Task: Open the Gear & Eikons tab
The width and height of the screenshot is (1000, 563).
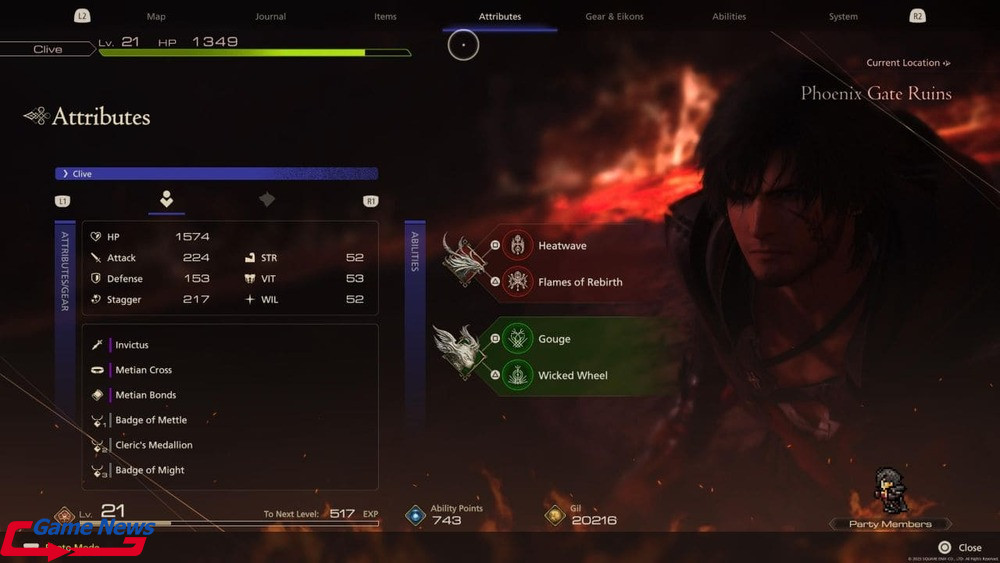Action: coord(614,17)
